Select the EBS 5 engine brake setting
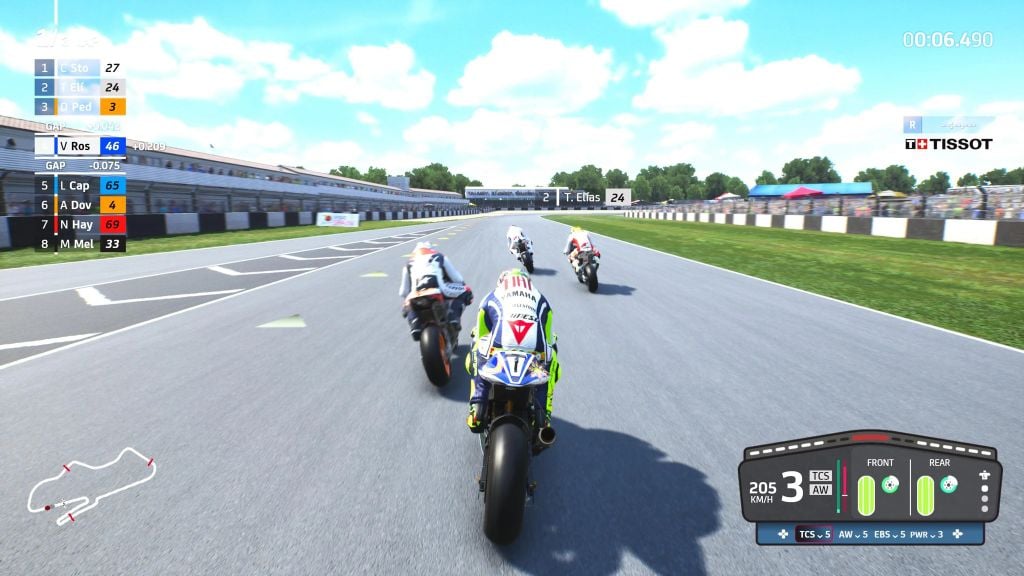This screenshot has width=1024, height=576. click(x=890, y=534)
